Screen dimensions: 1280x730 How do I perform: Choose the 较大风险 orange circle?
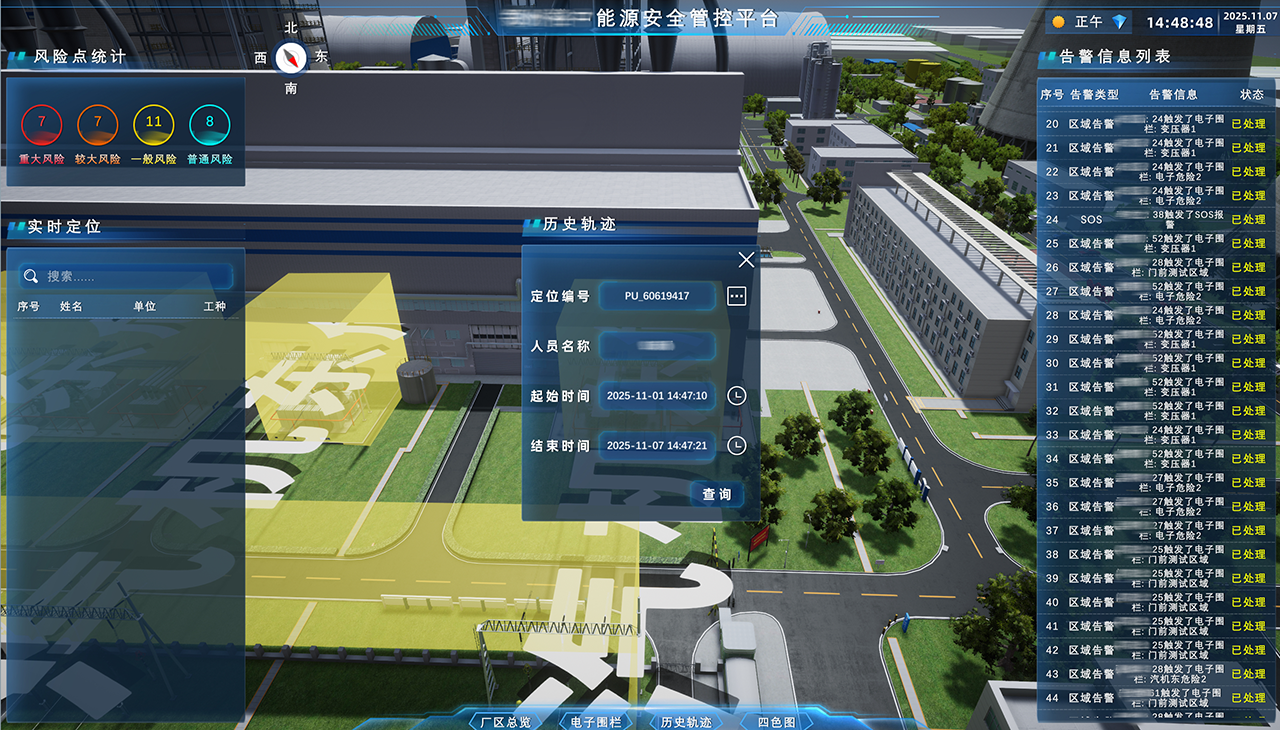point(98,125)
